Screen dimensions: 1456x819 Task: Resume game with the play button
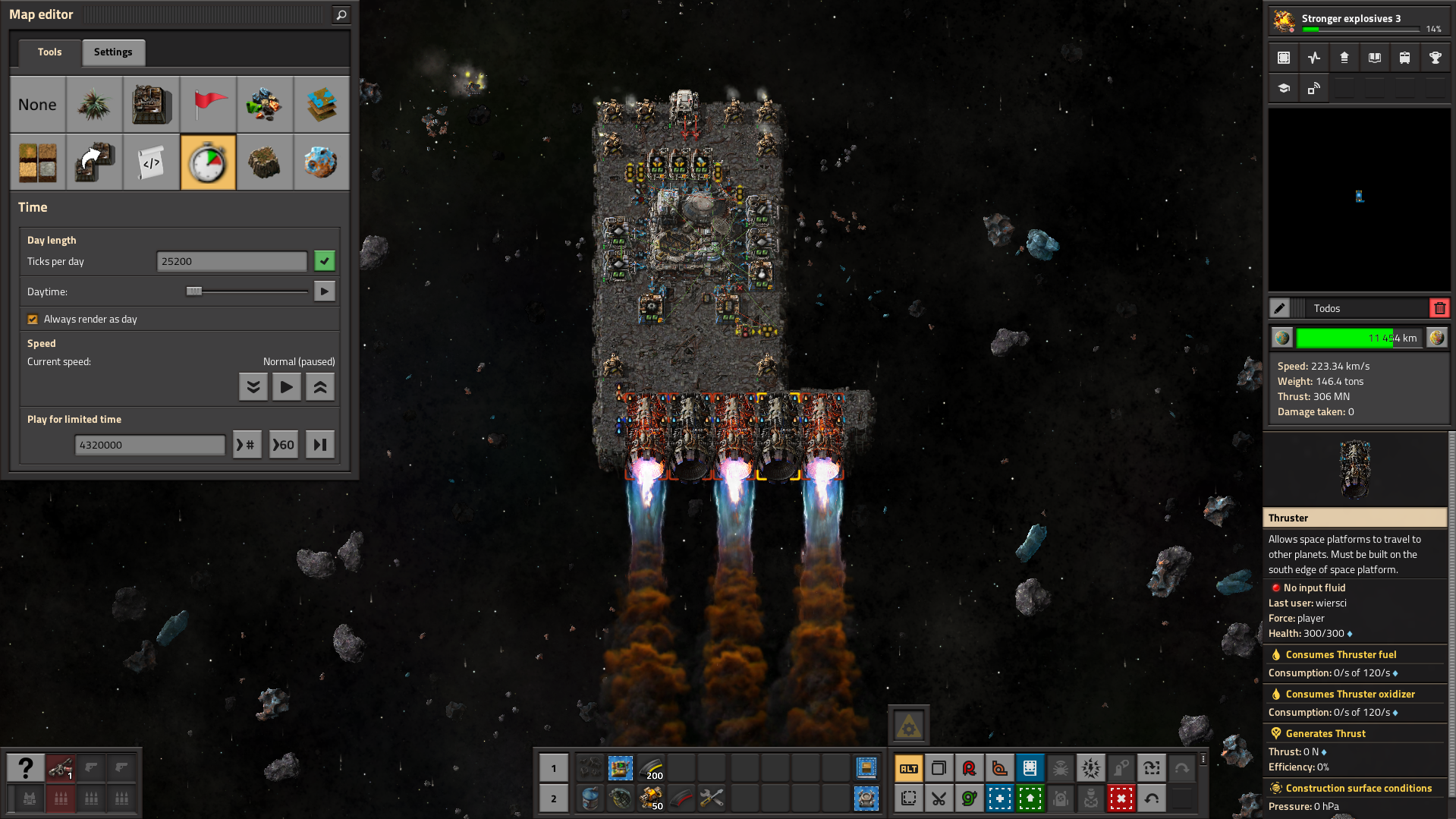coord(287,387)
